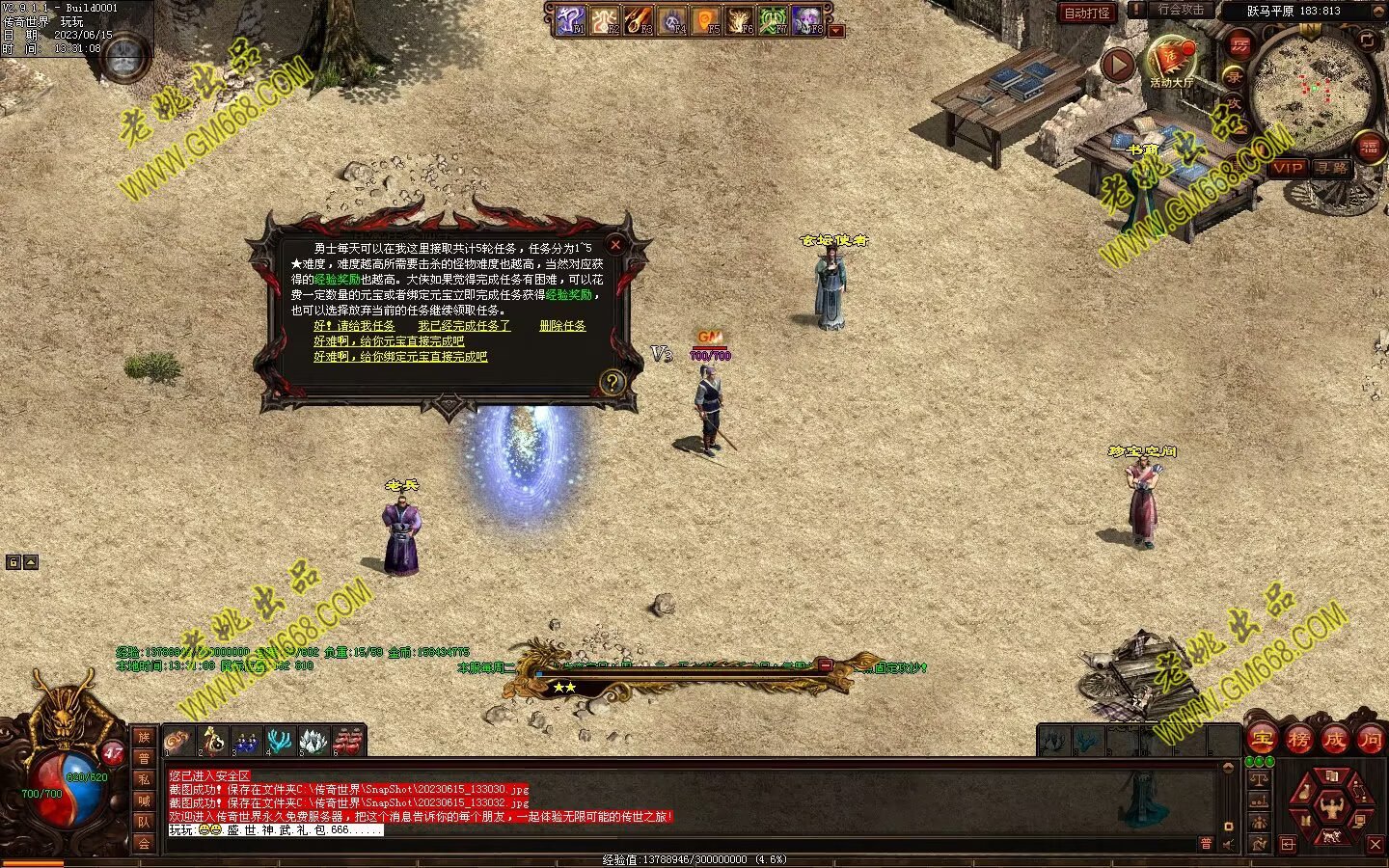Use the red potion bundle in slot 6
Image resolution: width=1389 pixels, height=868 pixels.
pos(347,741)
